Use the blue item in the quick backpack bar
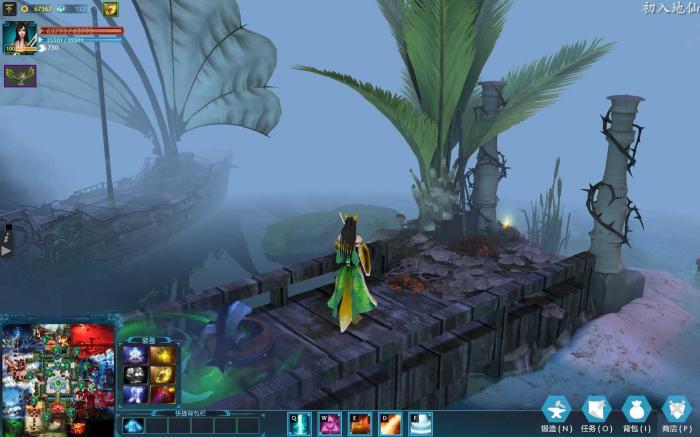Screen dimensions: 700x437 (133, 425)
